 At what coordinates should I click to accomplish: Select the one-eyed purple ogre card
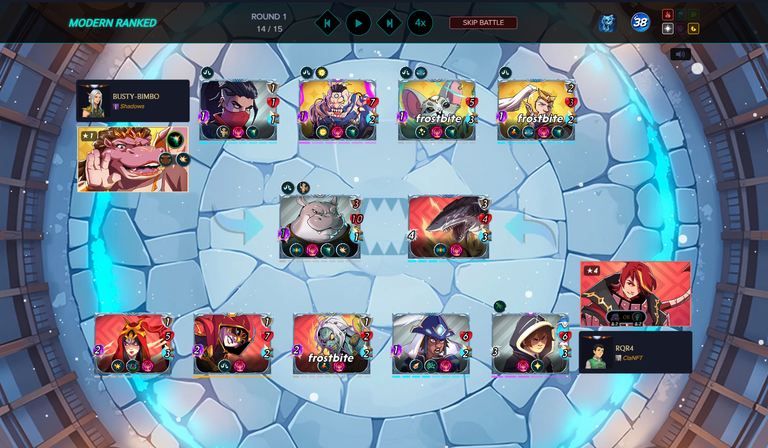337,110
